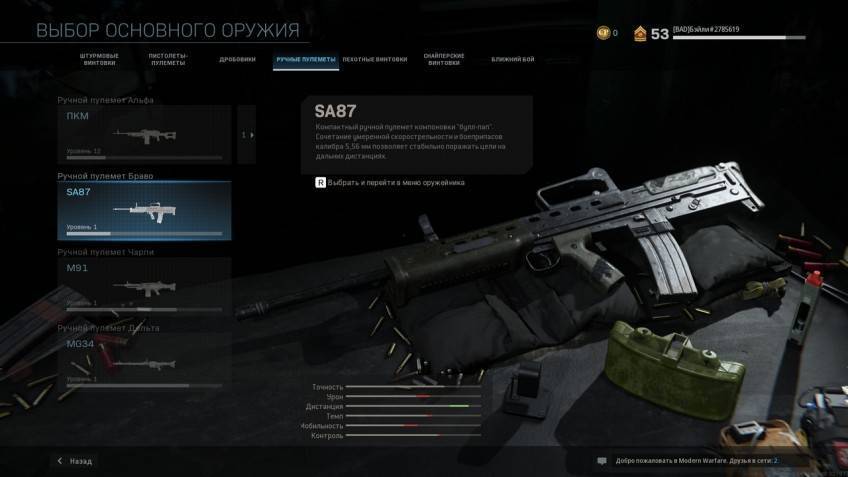Select the MG34 weapon tile
This screenshot has height=477, width=848.
pyautogui.click(x=144, y=362)
